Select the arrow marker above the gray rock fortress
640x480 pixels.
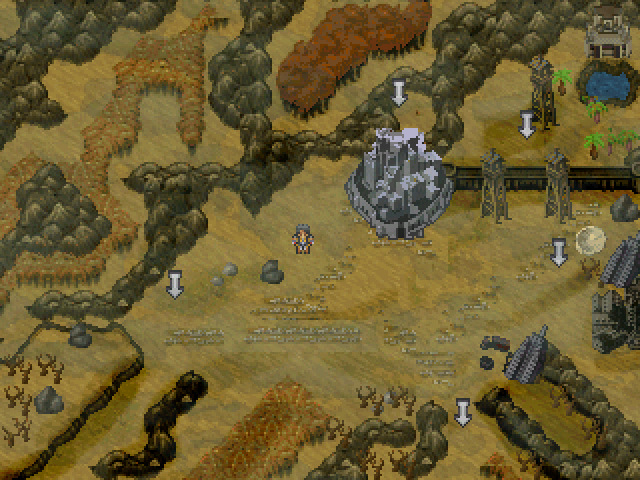tap(399, 94)
